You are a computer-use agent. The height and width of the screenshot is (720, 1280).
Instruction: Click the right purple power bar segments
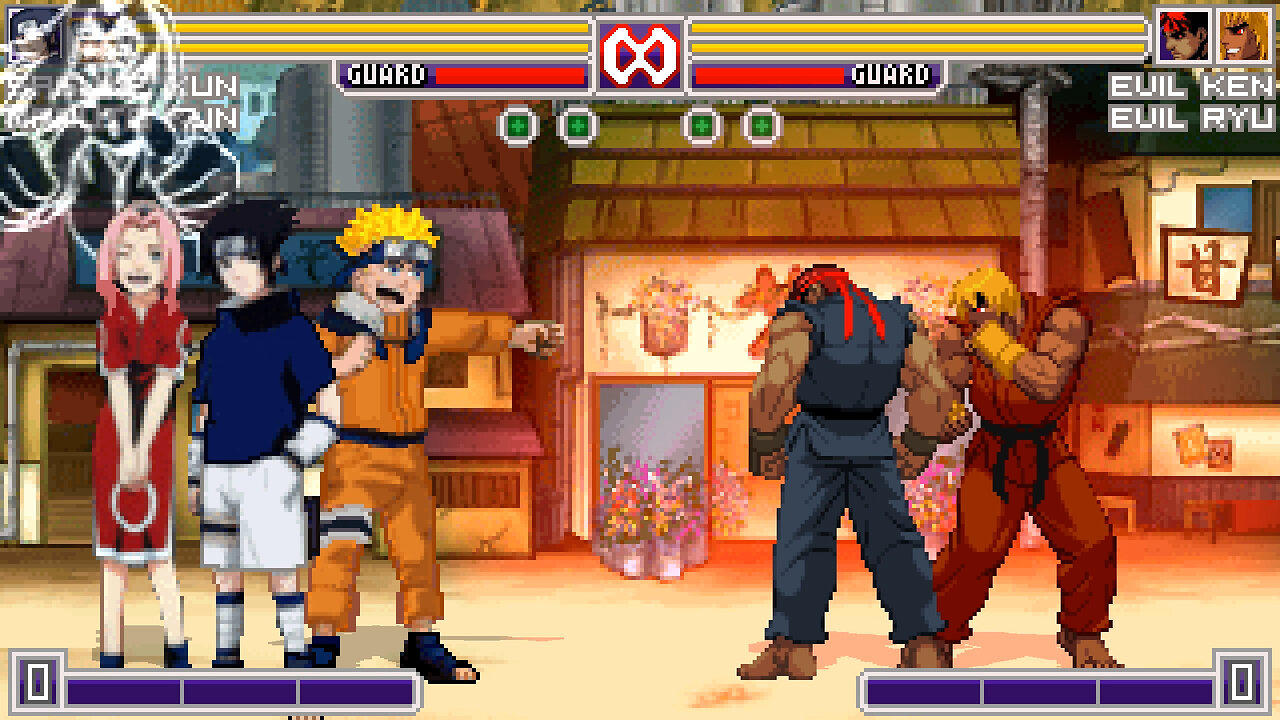click(x=1040, y=690)
